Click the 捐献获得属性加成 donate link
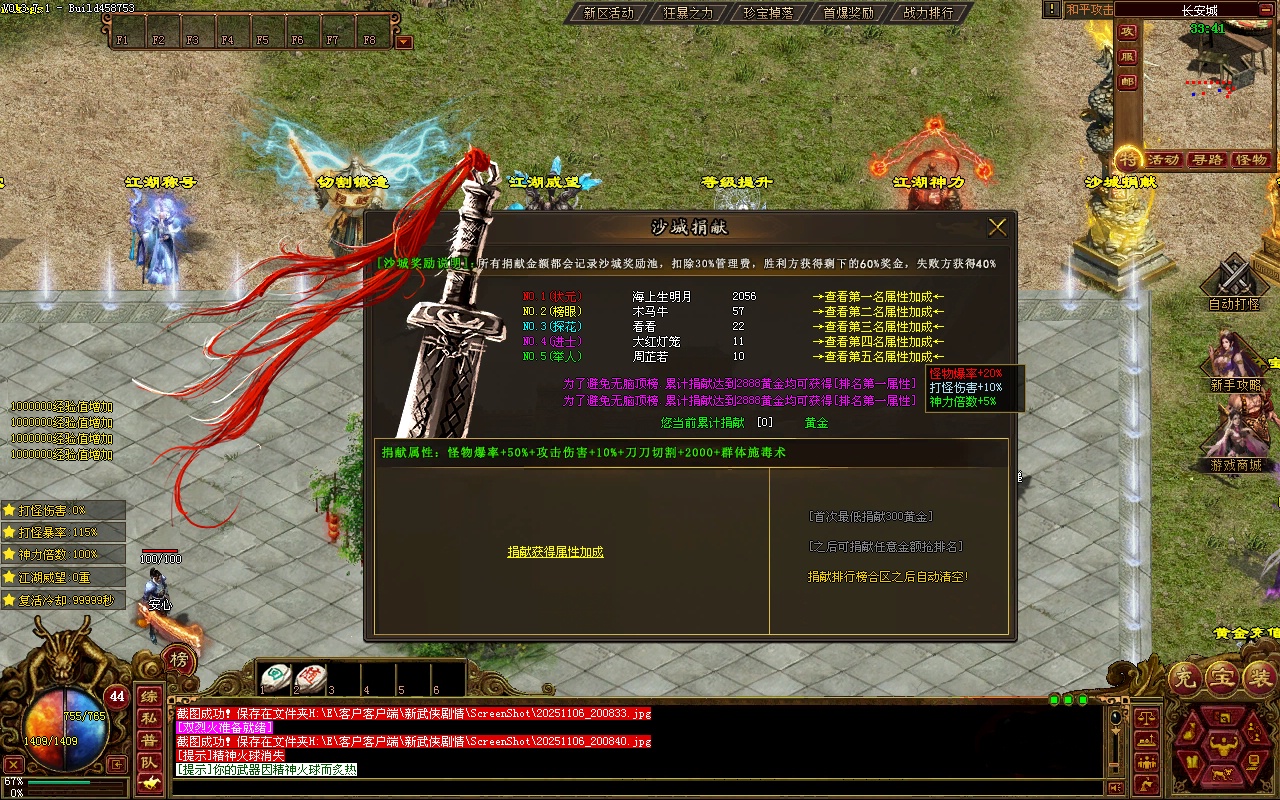Viewport: 1280px width, 800px height. [555, 552]
